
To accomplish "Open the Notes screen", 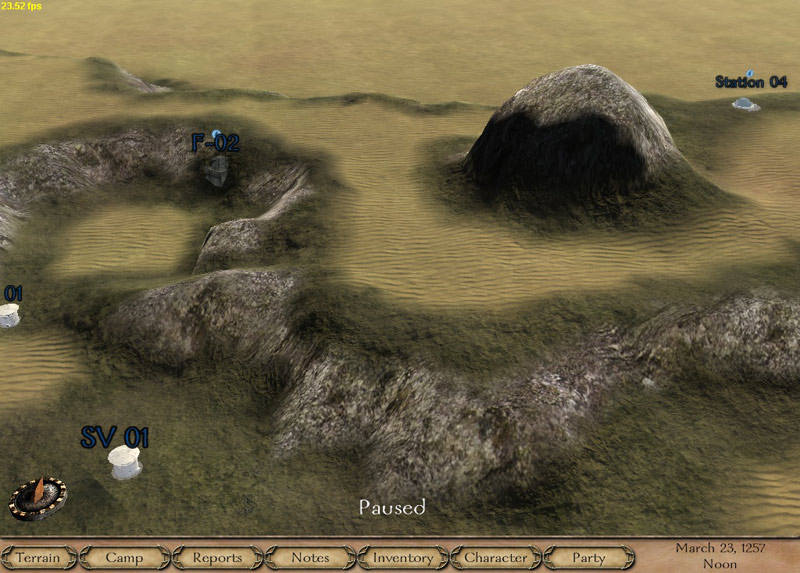I will (310, 558).
